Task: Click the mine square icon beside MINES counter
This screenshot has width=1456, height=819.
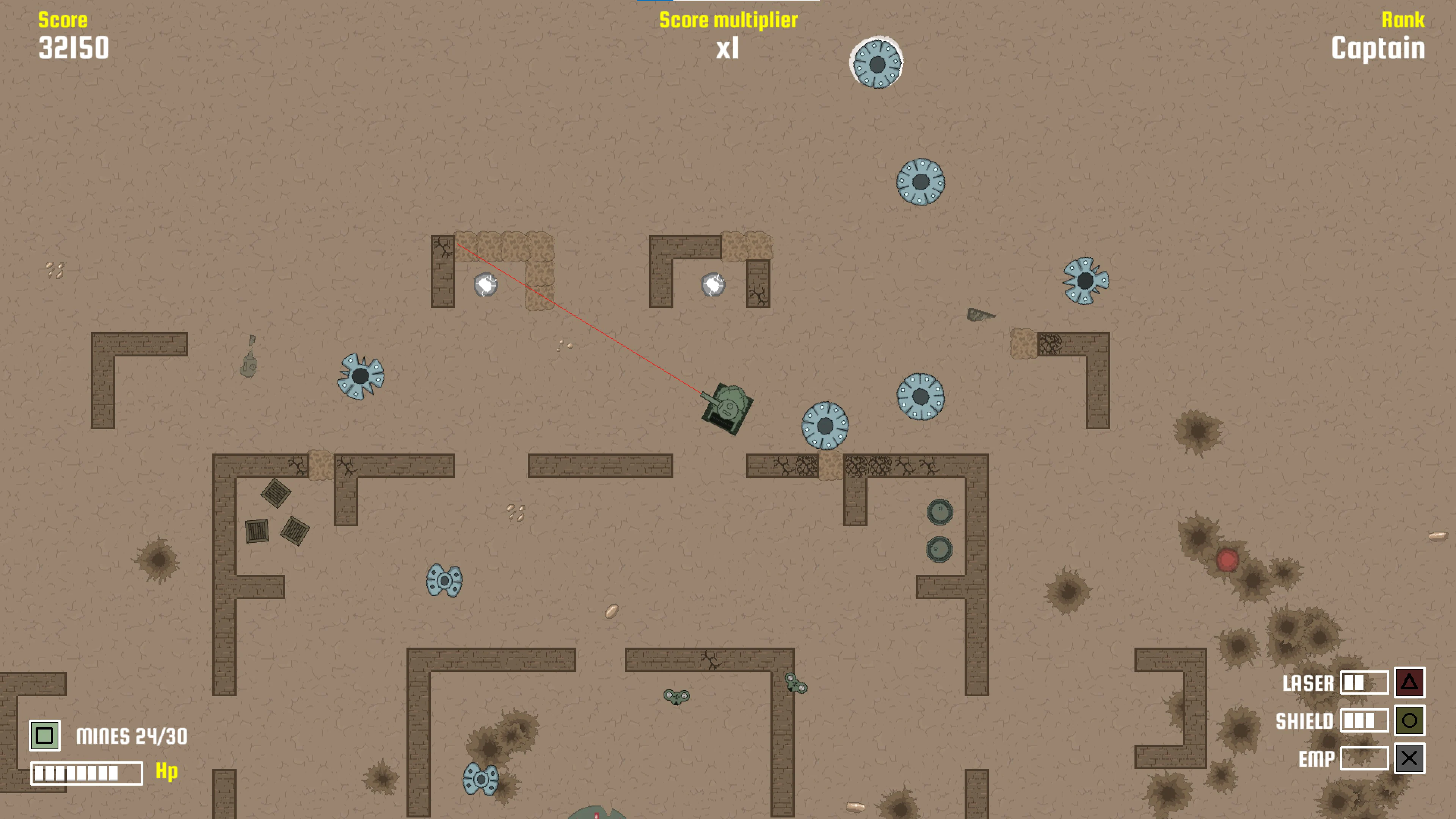Action: (x=44, y=736)
